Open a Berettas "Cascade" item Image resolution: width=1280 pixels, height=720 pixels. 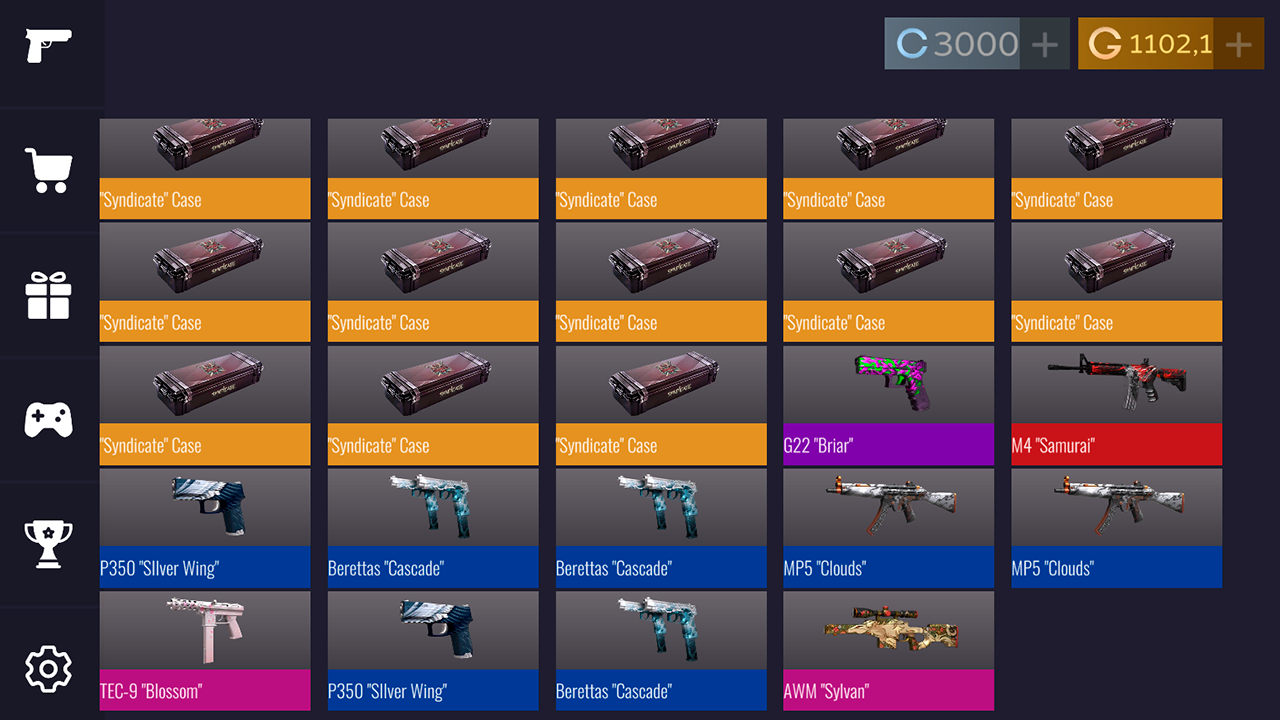click(432, 530)
